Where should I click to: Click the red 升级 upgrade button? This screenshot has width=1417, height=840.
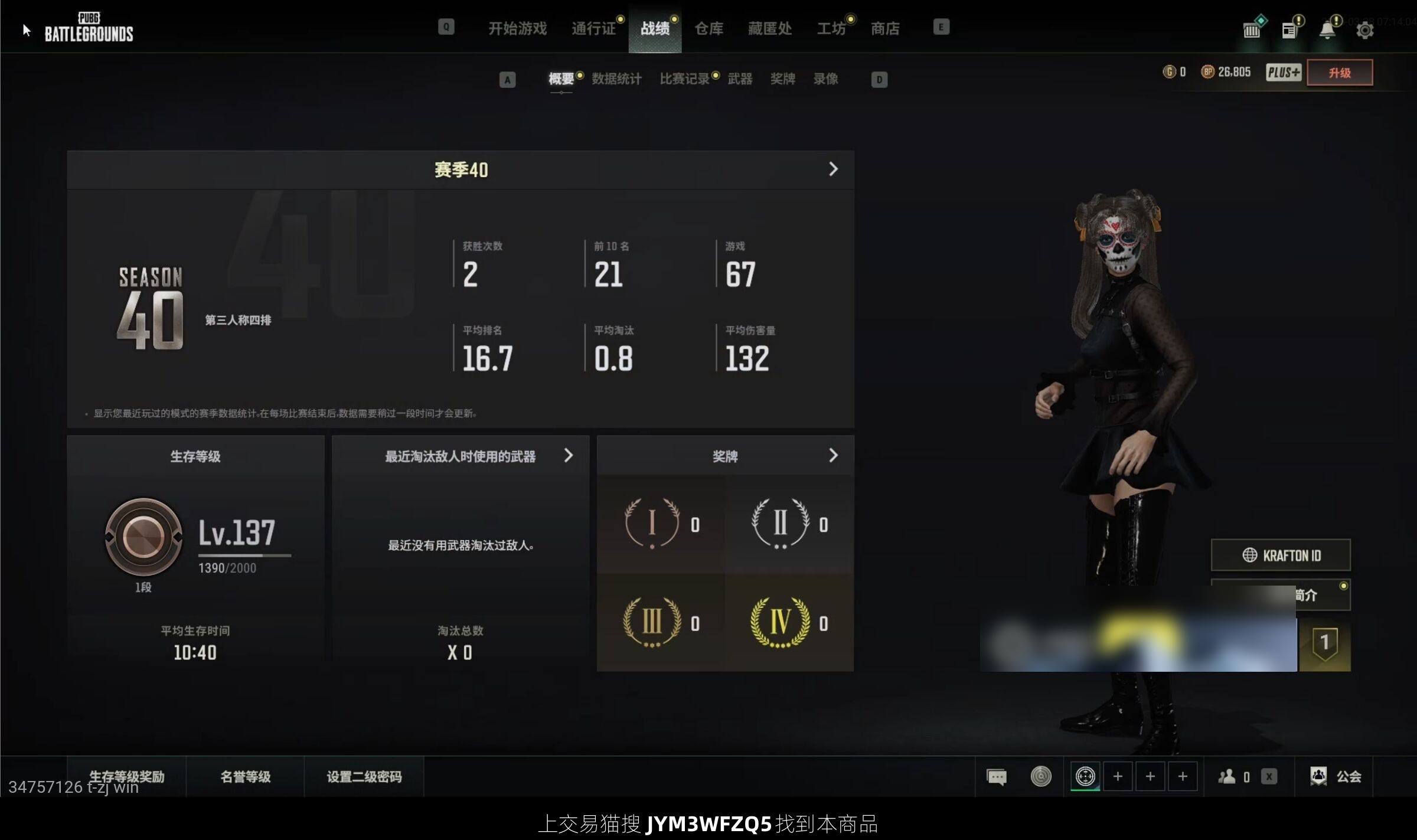click(x=1339, y=73)
